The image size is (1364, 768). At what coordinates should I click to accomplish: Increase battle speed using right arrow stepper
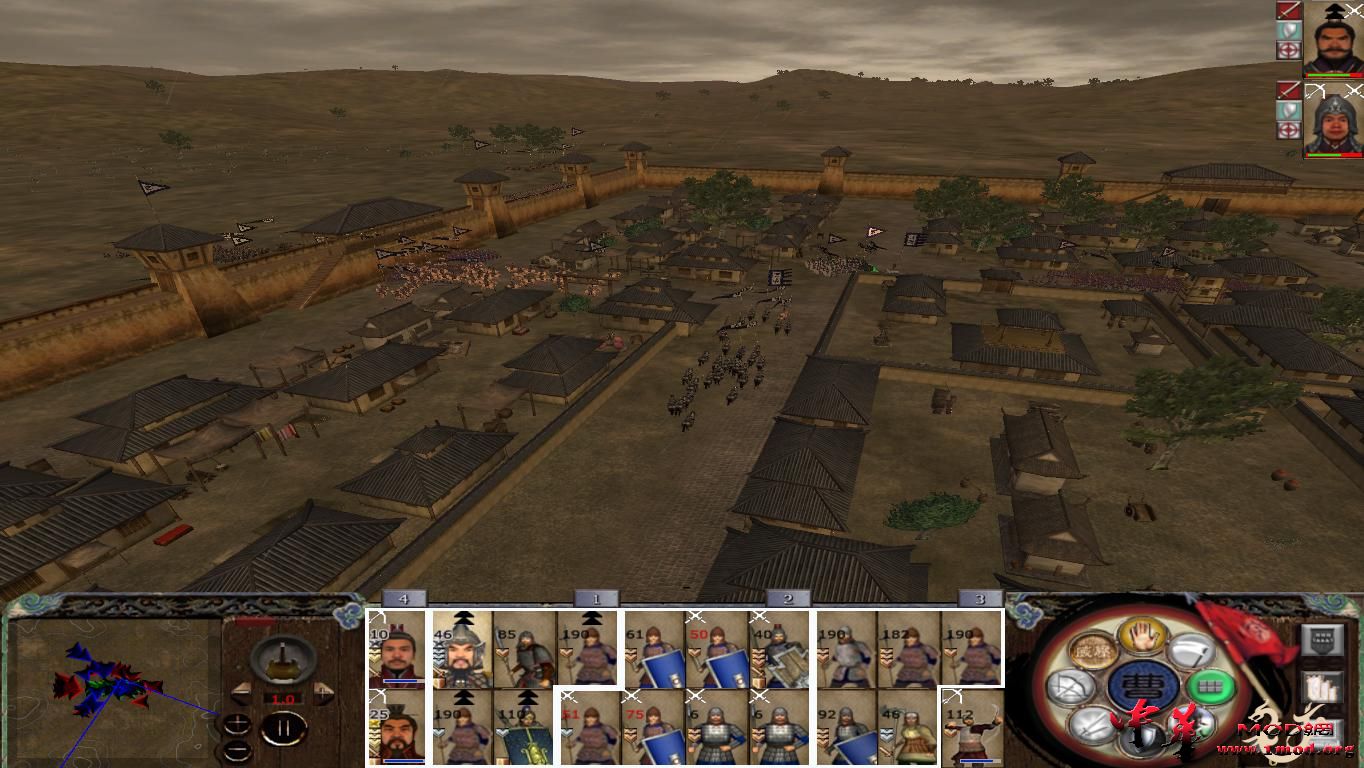(323, 692)
